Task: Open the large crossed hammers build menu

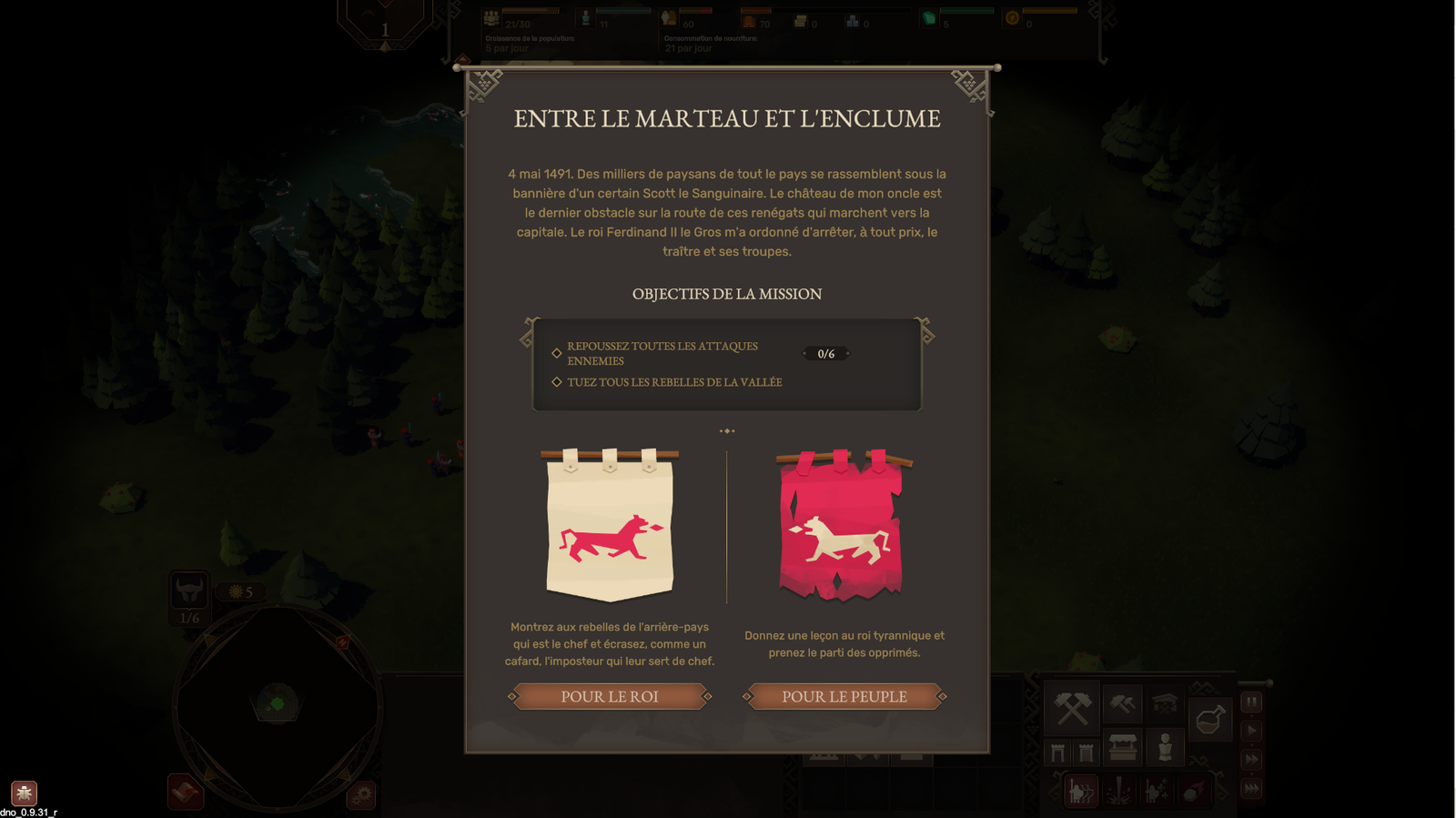Action: (x=1073, y=708)
